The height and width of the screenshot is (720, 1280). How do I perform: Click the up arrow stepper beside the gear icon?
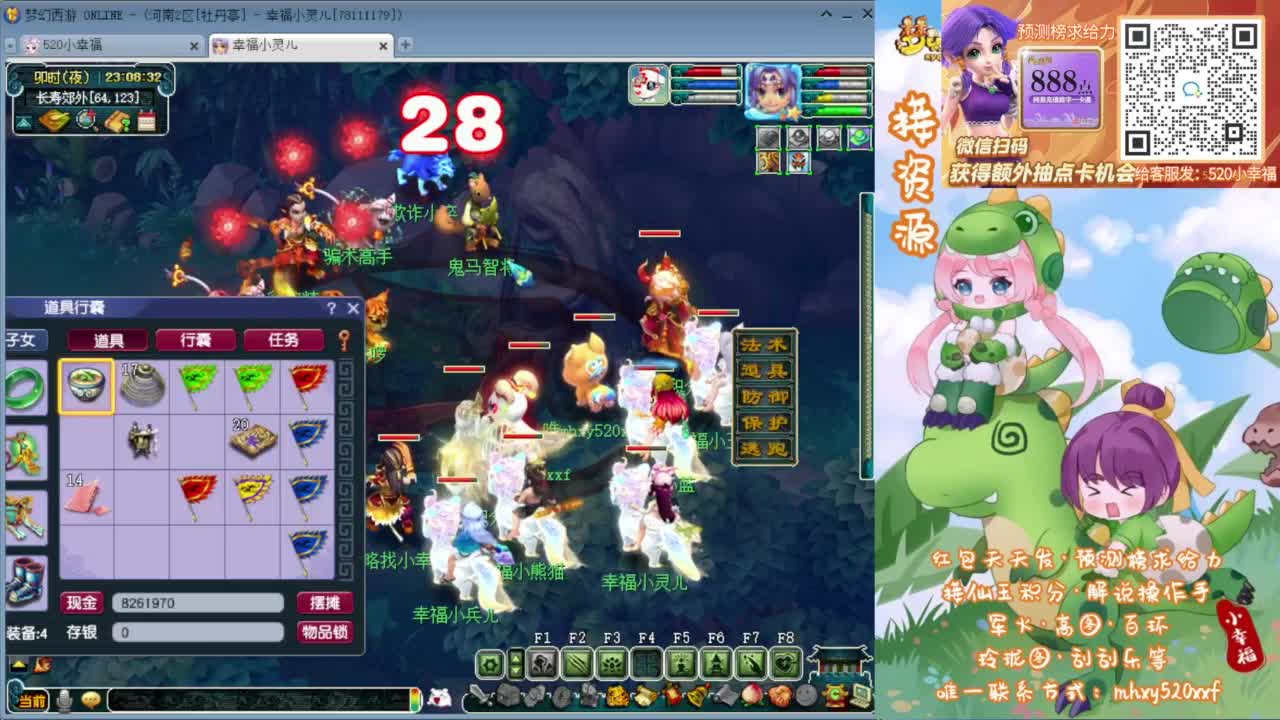pyautogui.click(x=515, y=659)
